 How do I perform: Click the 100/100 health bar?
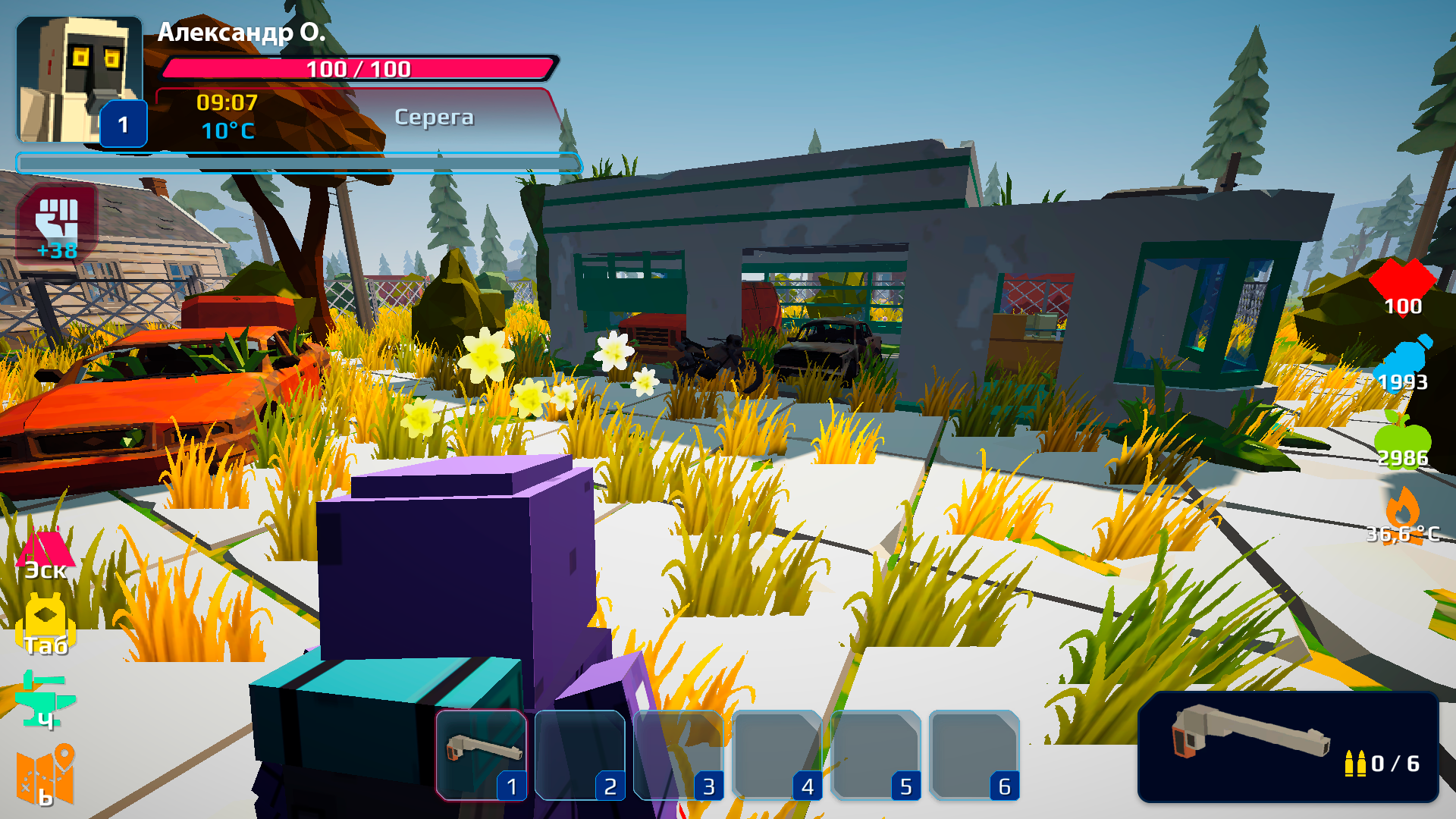pyautogui.click(x=356, y=69)
